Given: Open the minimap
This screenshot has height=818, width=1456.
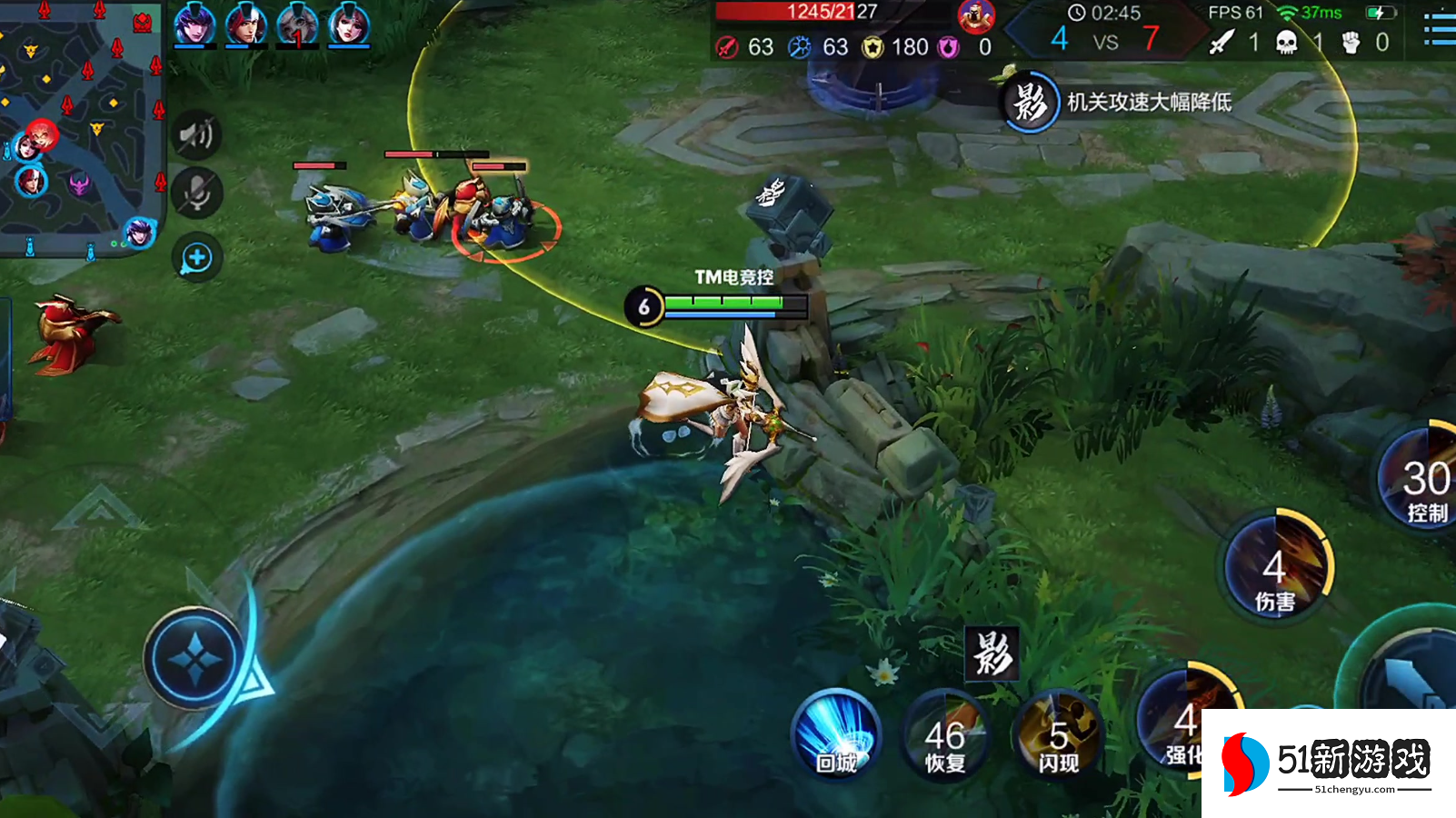Looking at the screenshot, I should point(80,127).
